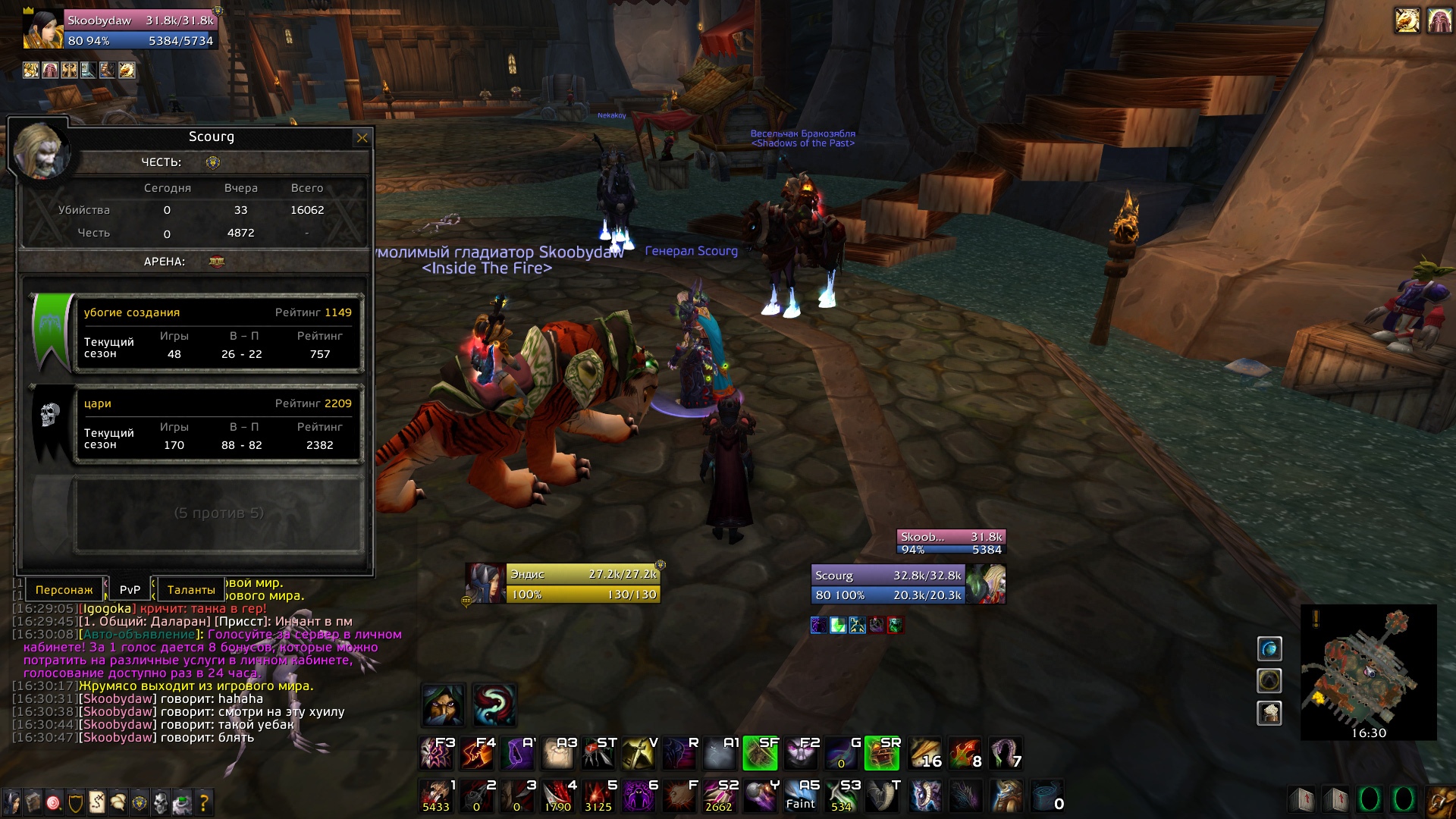This screenshot has height=819, width=1456.
Task: Activate the Faint ability on A5
Action: 801,796
